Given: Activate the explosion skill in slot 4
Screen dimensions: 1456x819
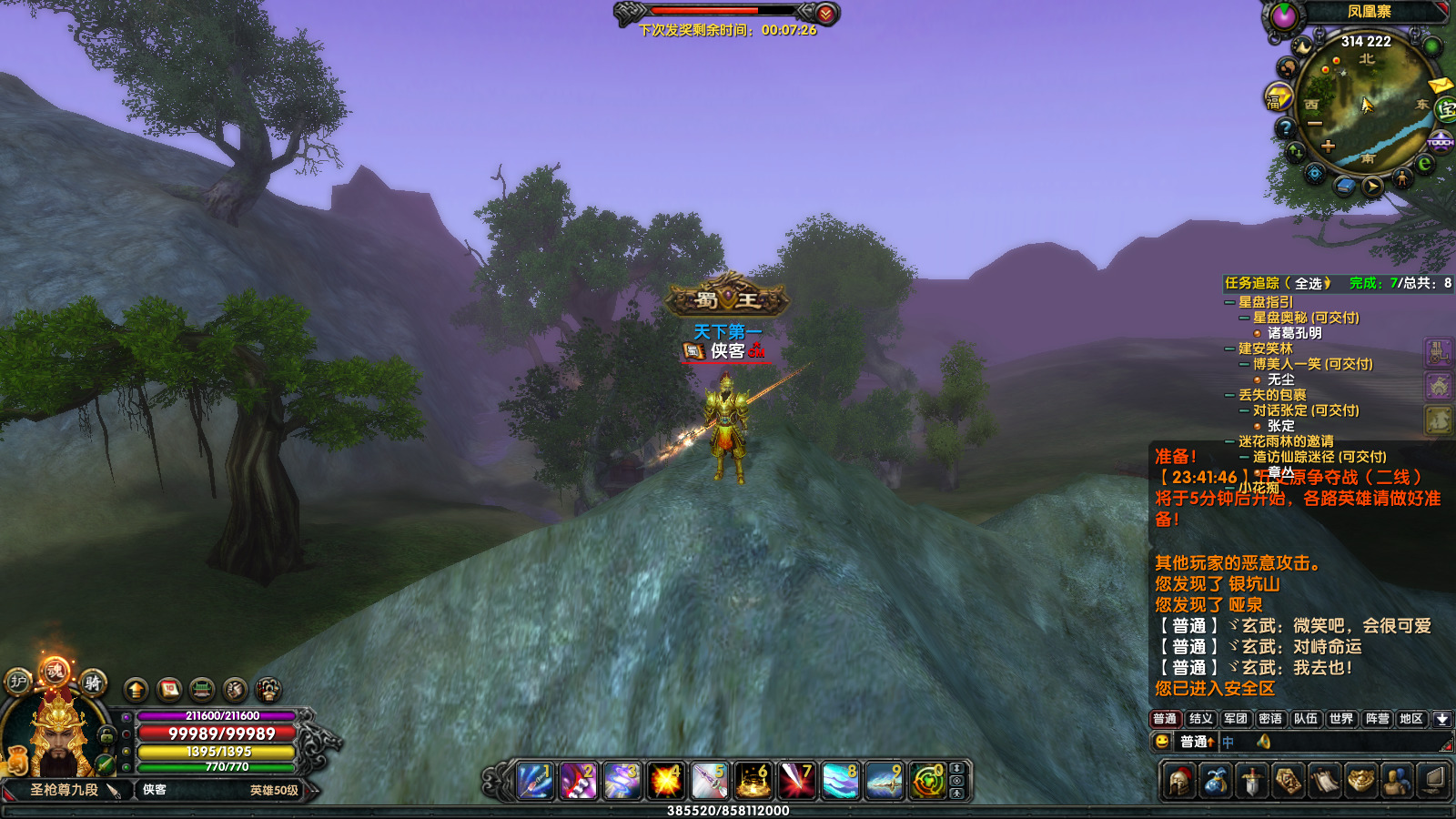Looking at the screenshot, I should click(666, 781).
